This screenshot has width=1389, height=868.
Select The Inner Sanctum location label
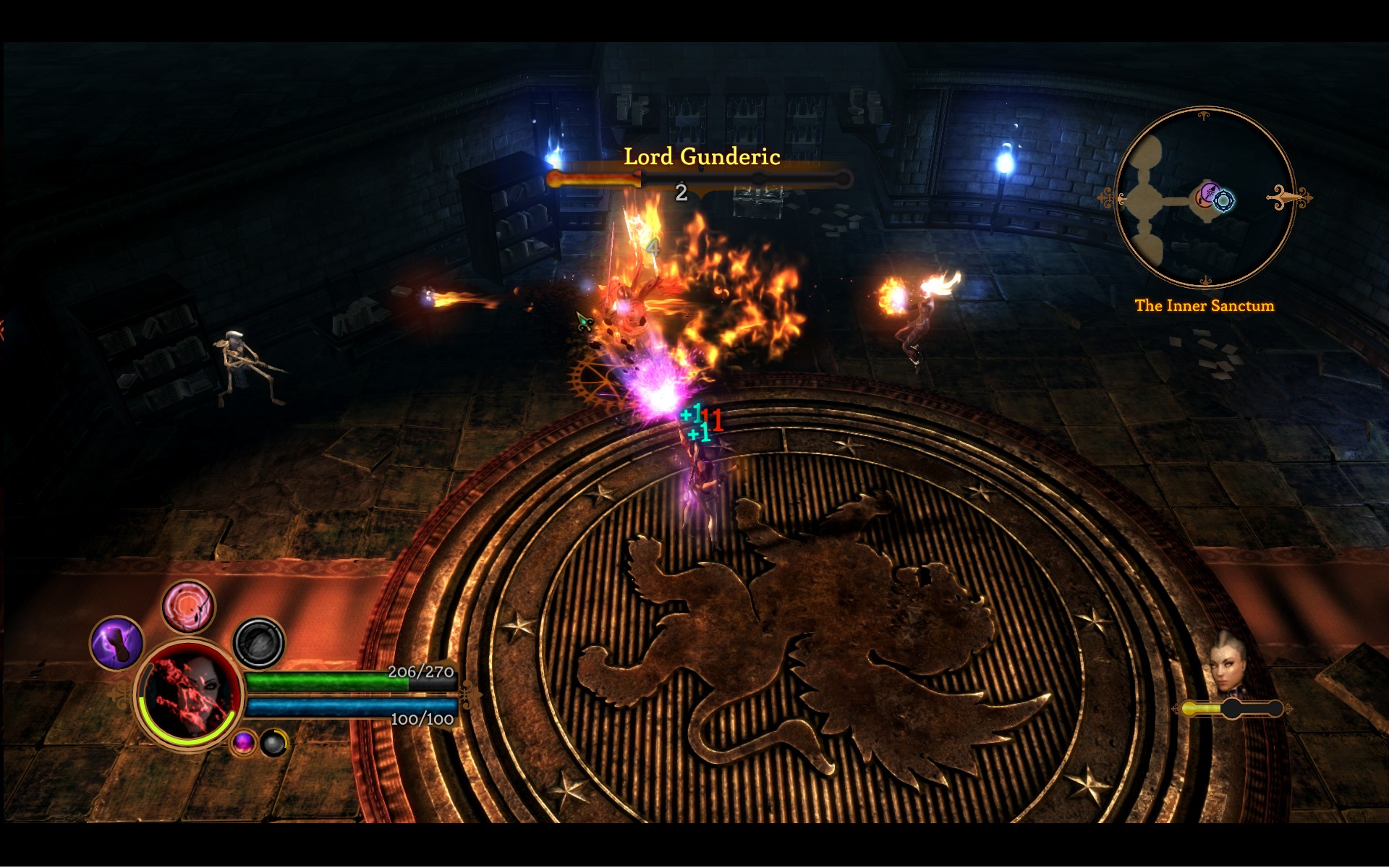coord(1205,306)
